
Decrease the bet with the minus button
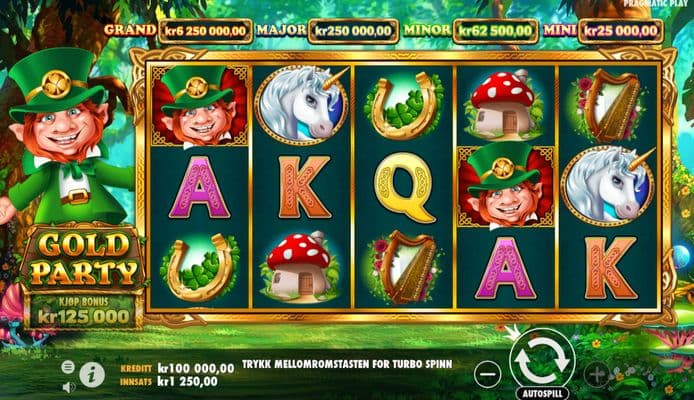pyautogui.click(x=487, y=374)
